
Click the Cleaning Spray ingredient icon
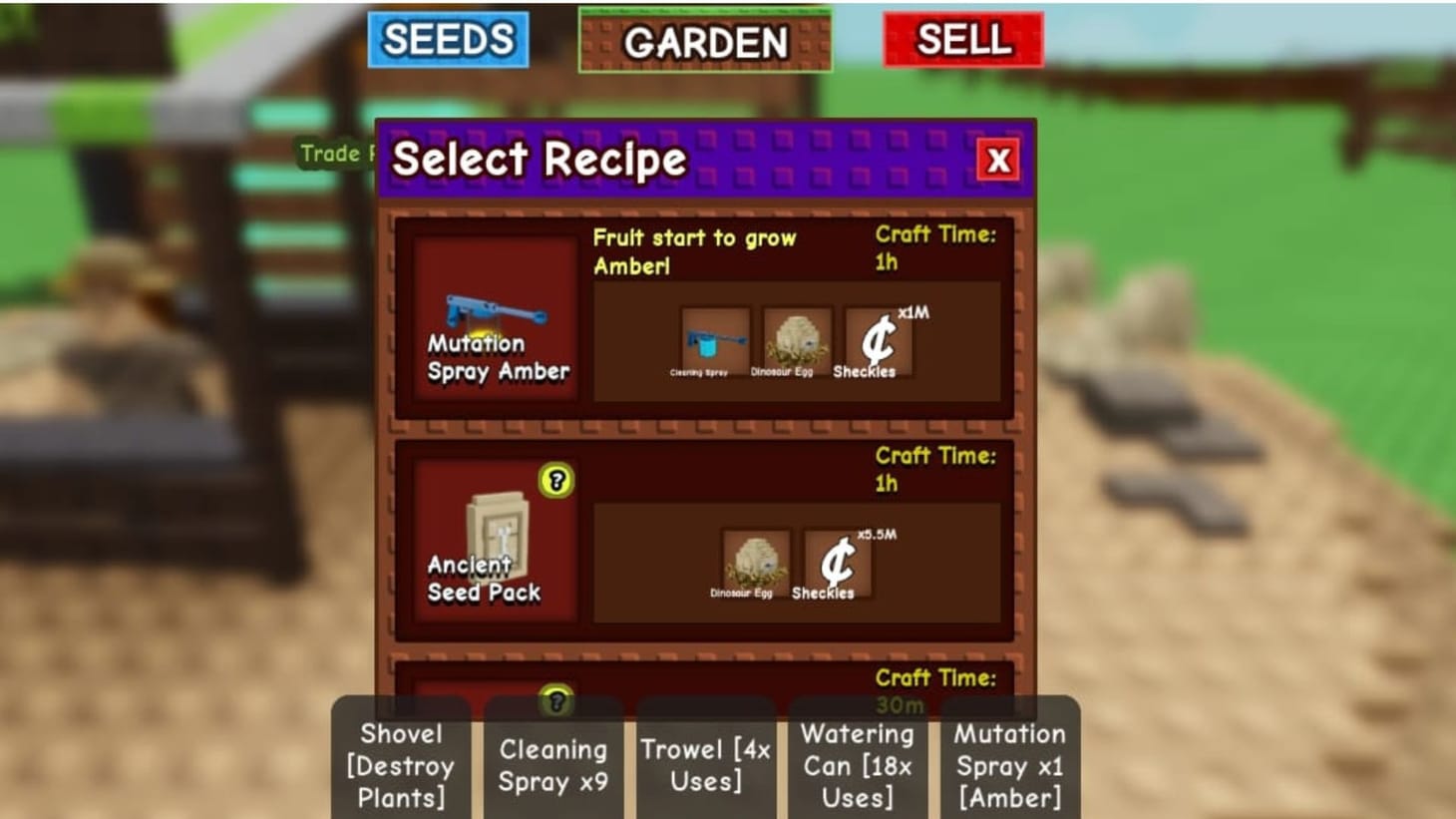714,339
